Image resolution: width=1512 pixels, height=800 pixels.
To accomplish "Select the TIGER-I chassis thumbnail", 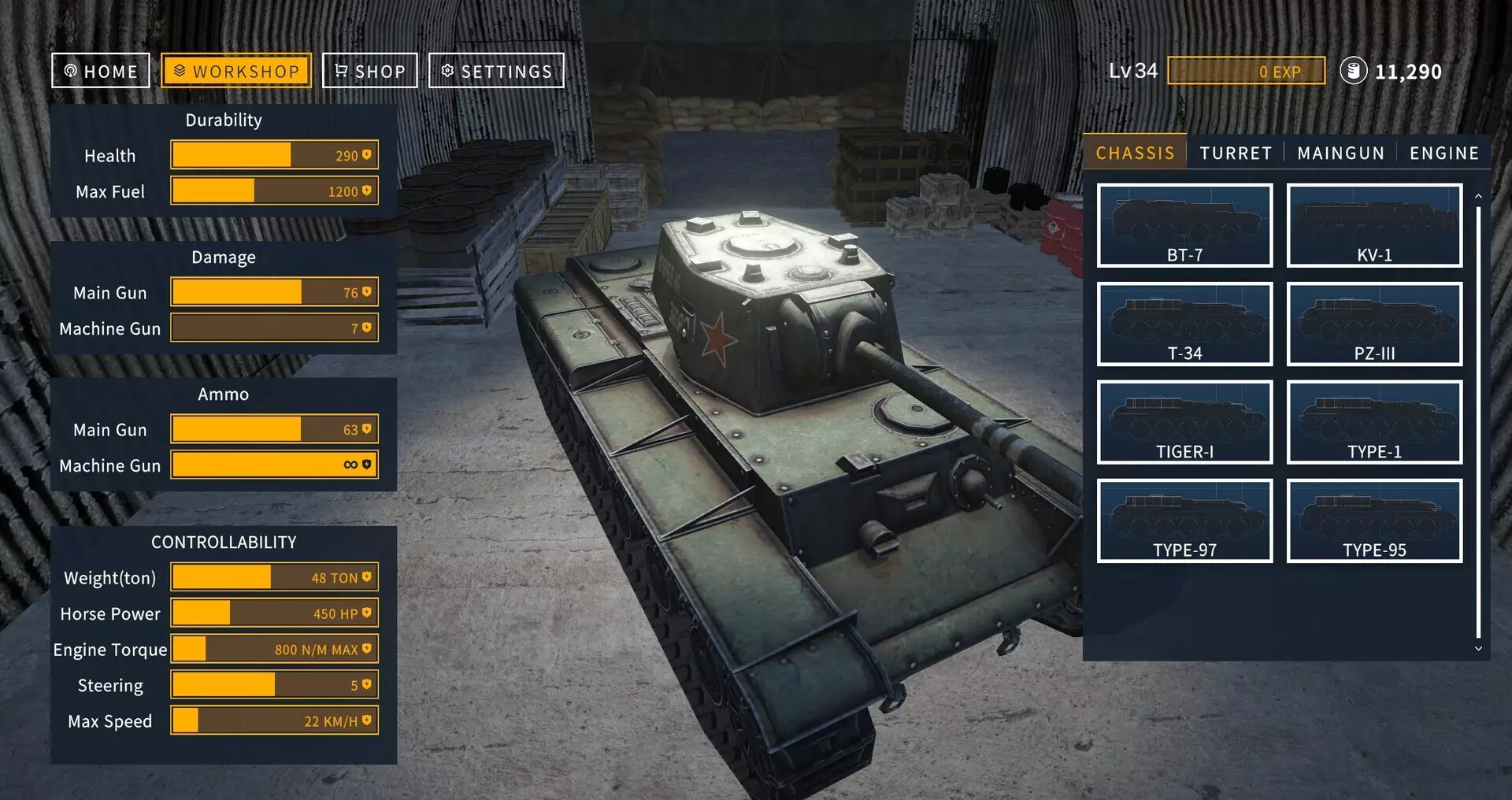I will pyautogui.click(x=1184, y=421).
